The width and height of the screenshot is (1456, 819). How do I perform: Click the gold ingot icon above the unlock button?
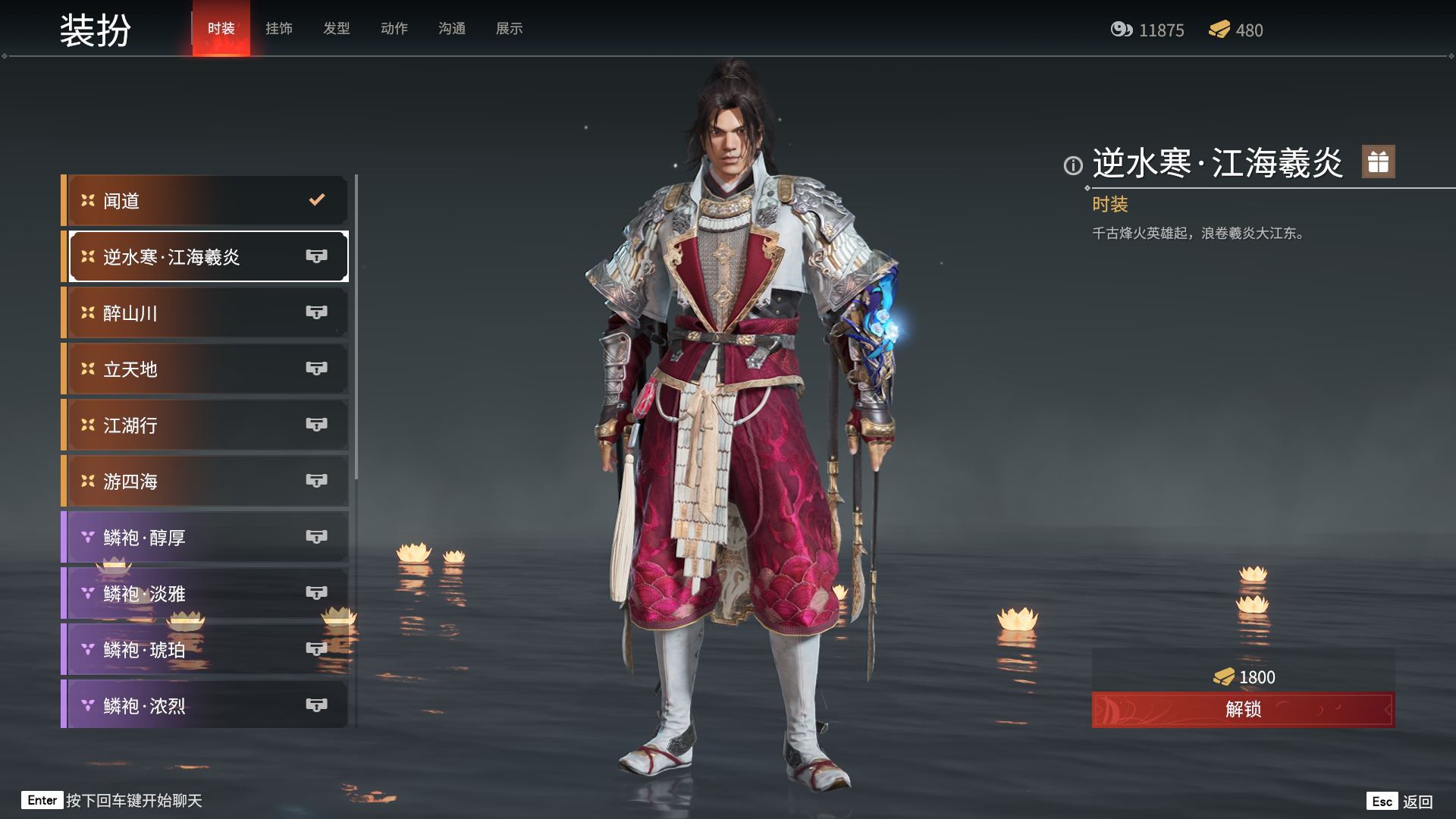pos(1223,677)
